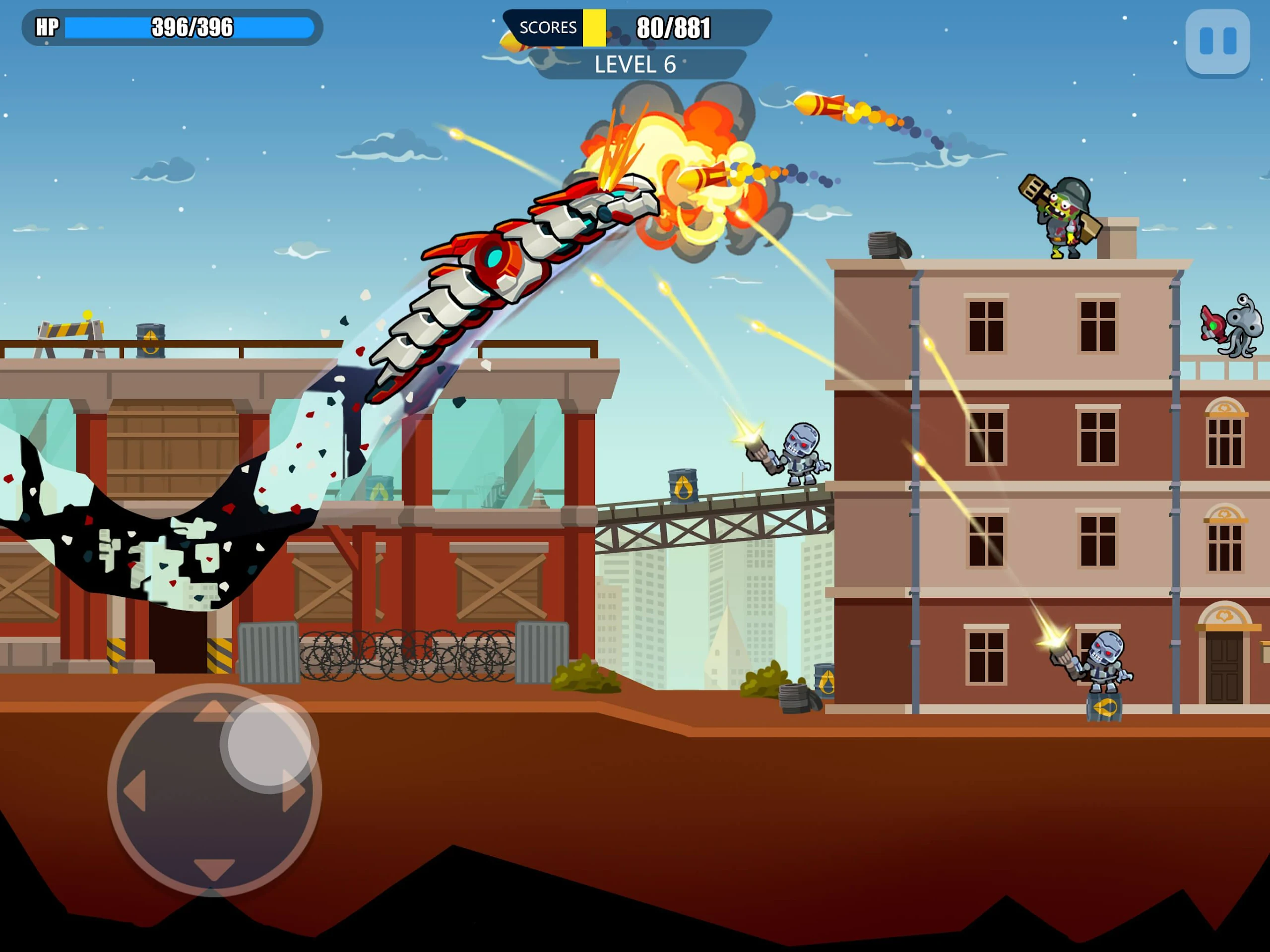Tap the joystick's right arrow
1270x952 pixels.
click(293, 791)
